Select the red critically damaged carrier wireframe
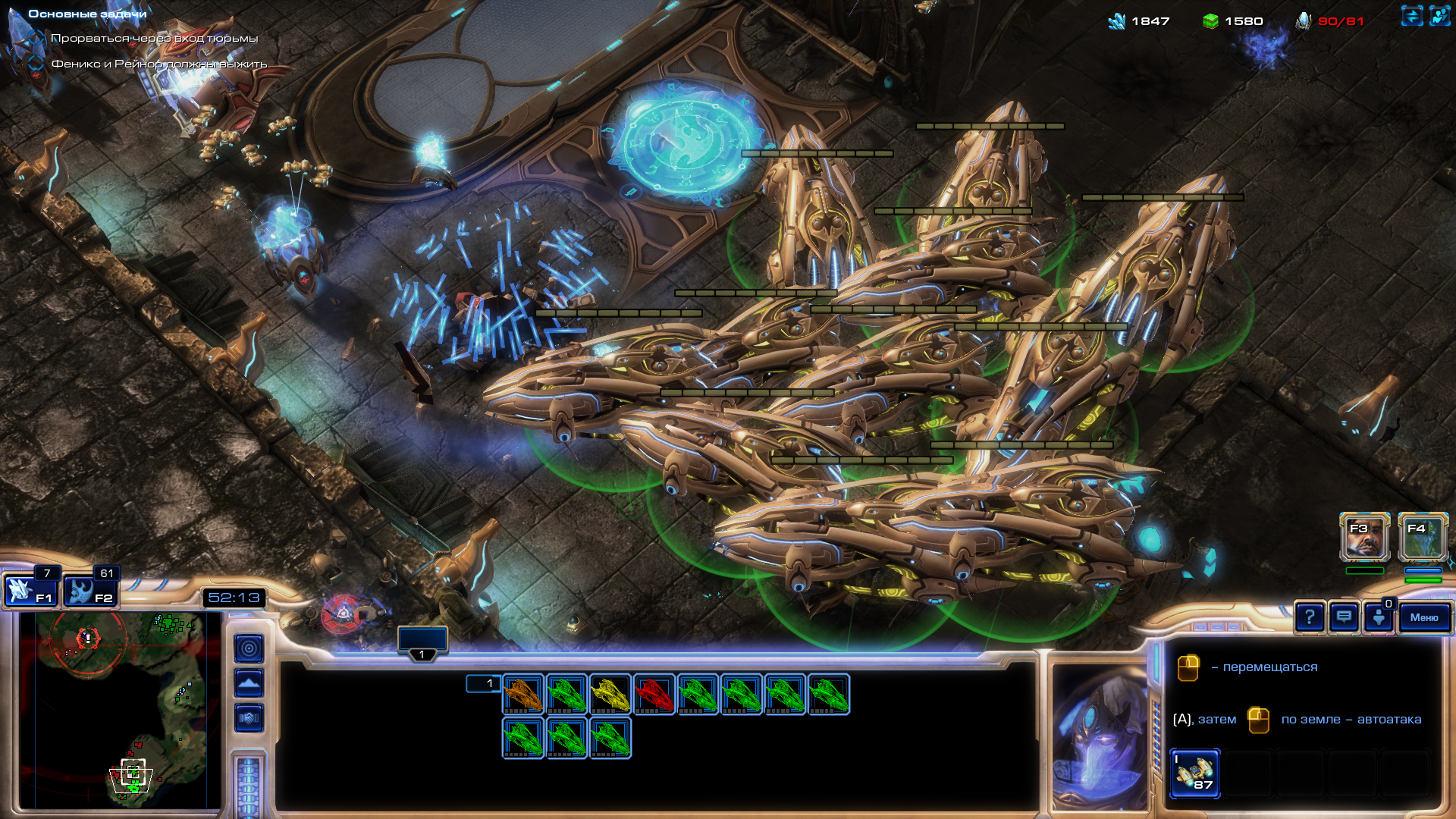The image size is (1456, 819). (x=654, y=694)
